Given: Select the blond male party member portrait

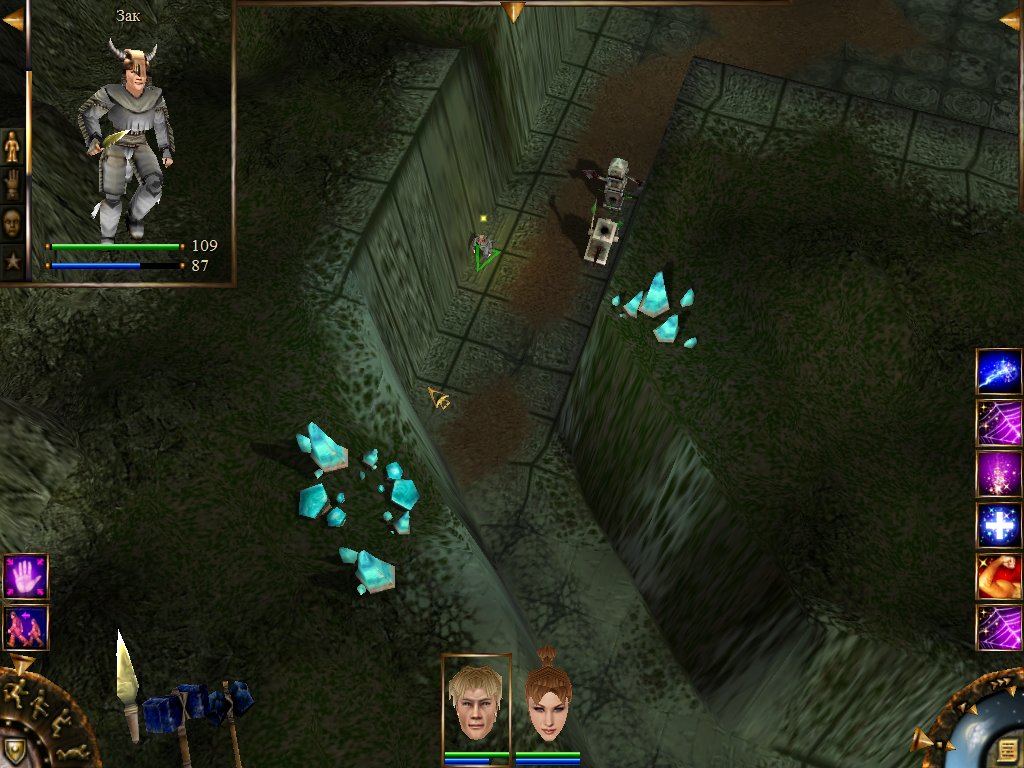Looking at the screenshot, I should pyautogui.click(x=476, y=703).
